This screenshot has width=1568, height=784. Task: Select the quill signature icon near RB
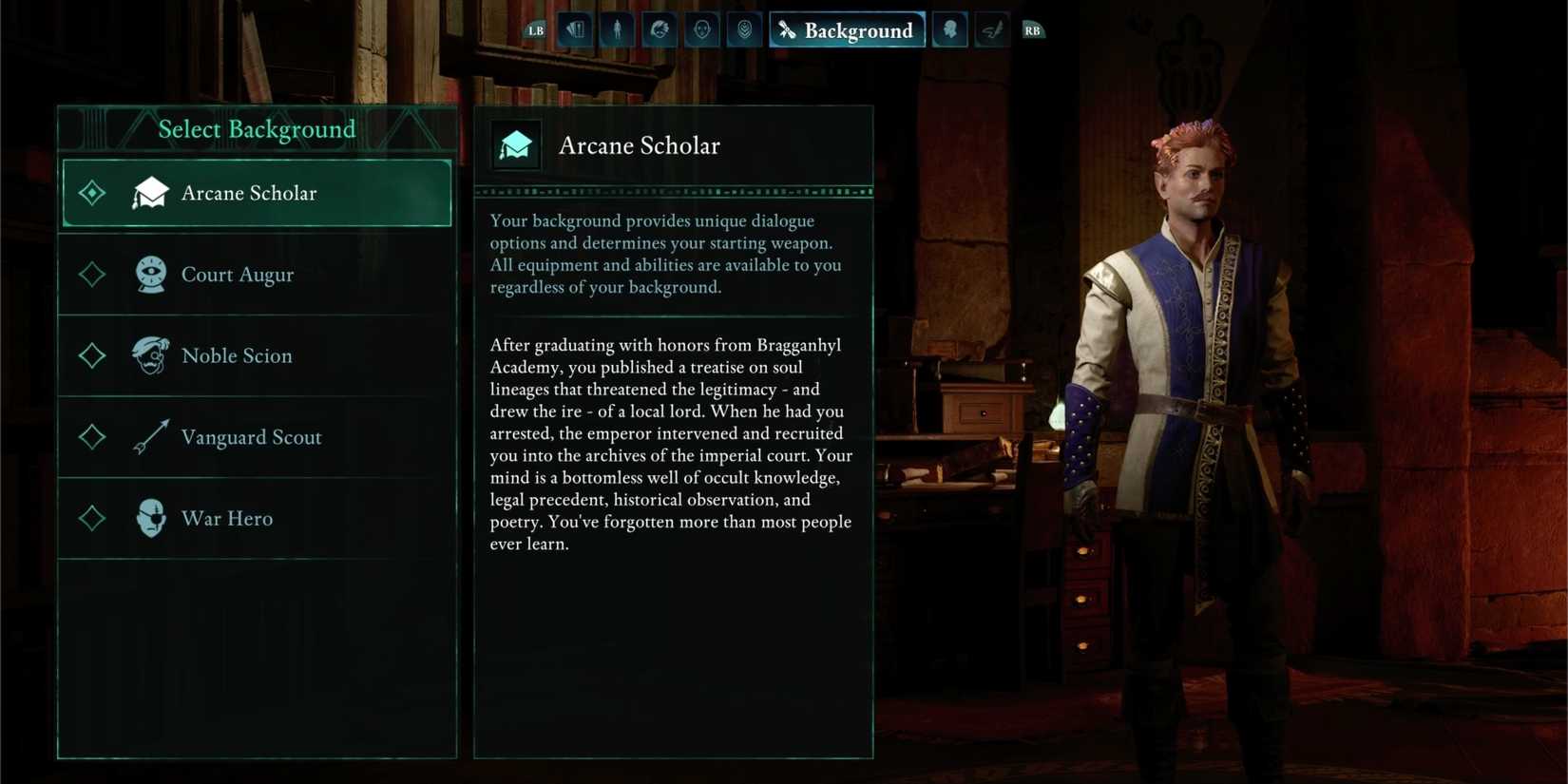coord(991,29)
